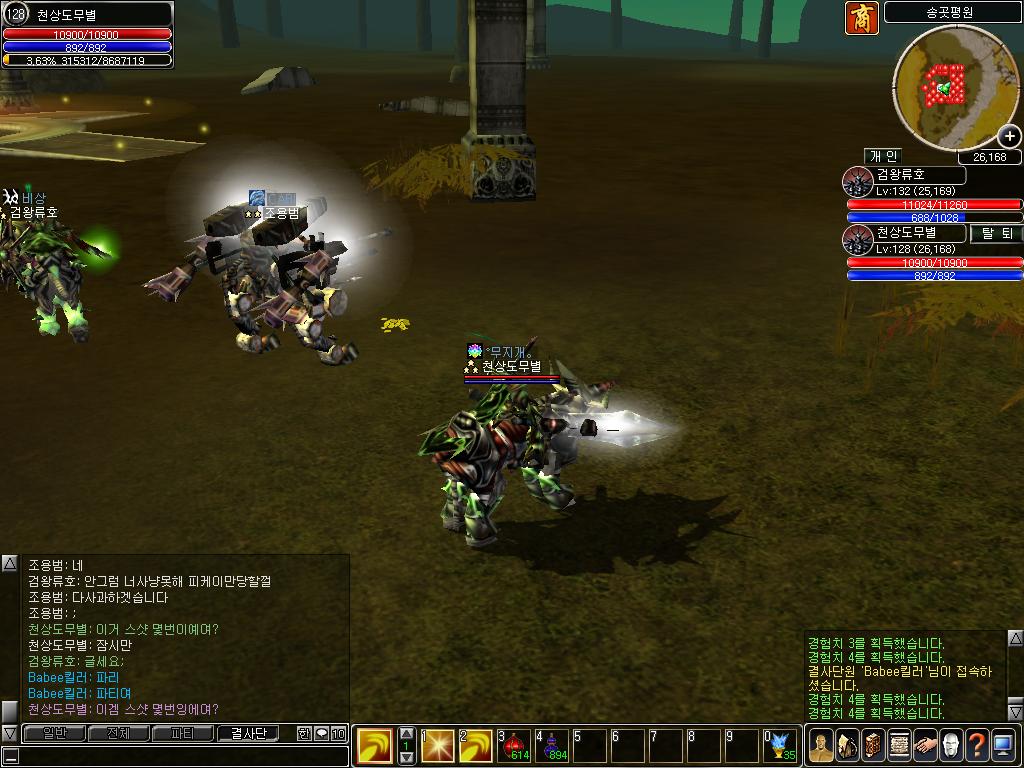Viewport: 1024px width, 768px height.
Task: Zoom the minimap with the plus button
Action: point(1010,137)
